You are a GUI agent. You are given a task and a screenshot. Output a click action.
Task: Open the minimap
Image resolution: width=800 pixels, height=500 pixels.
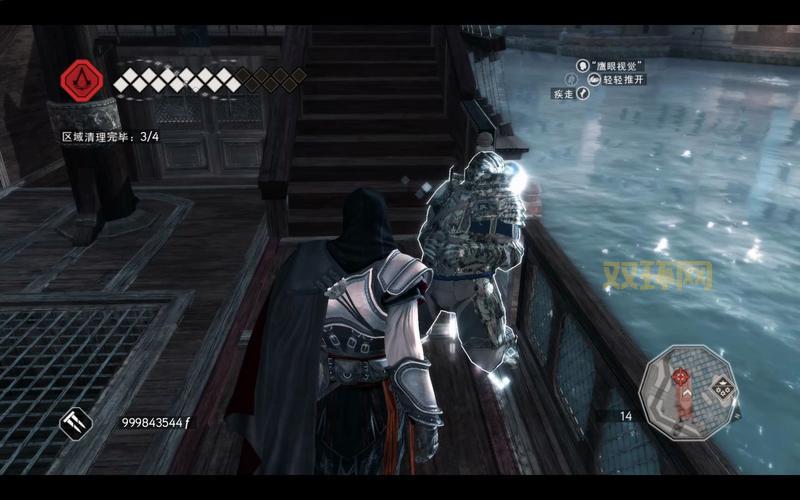(x=689, y=394)
